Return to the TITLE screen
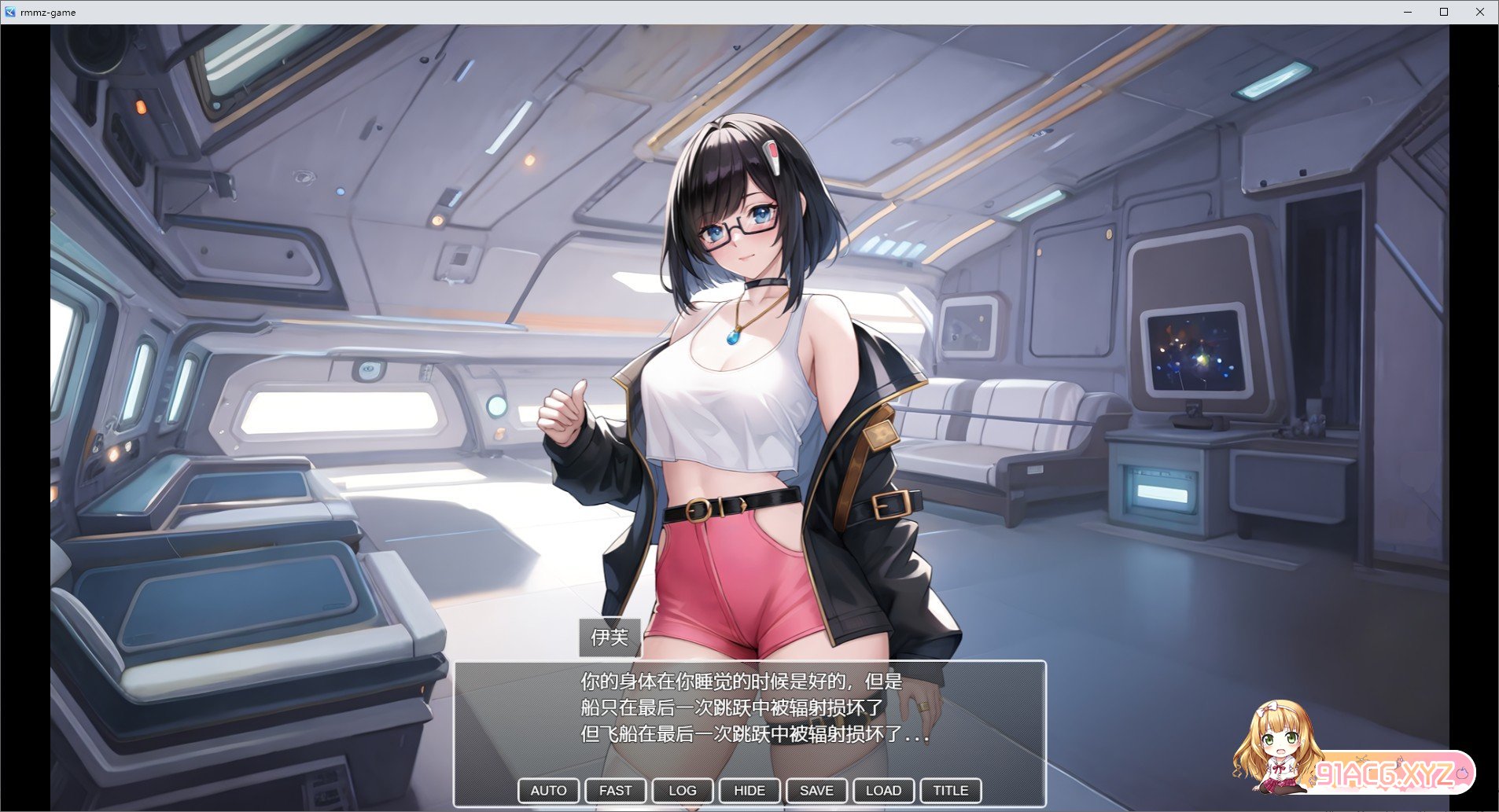This screenshot has height=812, width=1499. tap(950, 790)
